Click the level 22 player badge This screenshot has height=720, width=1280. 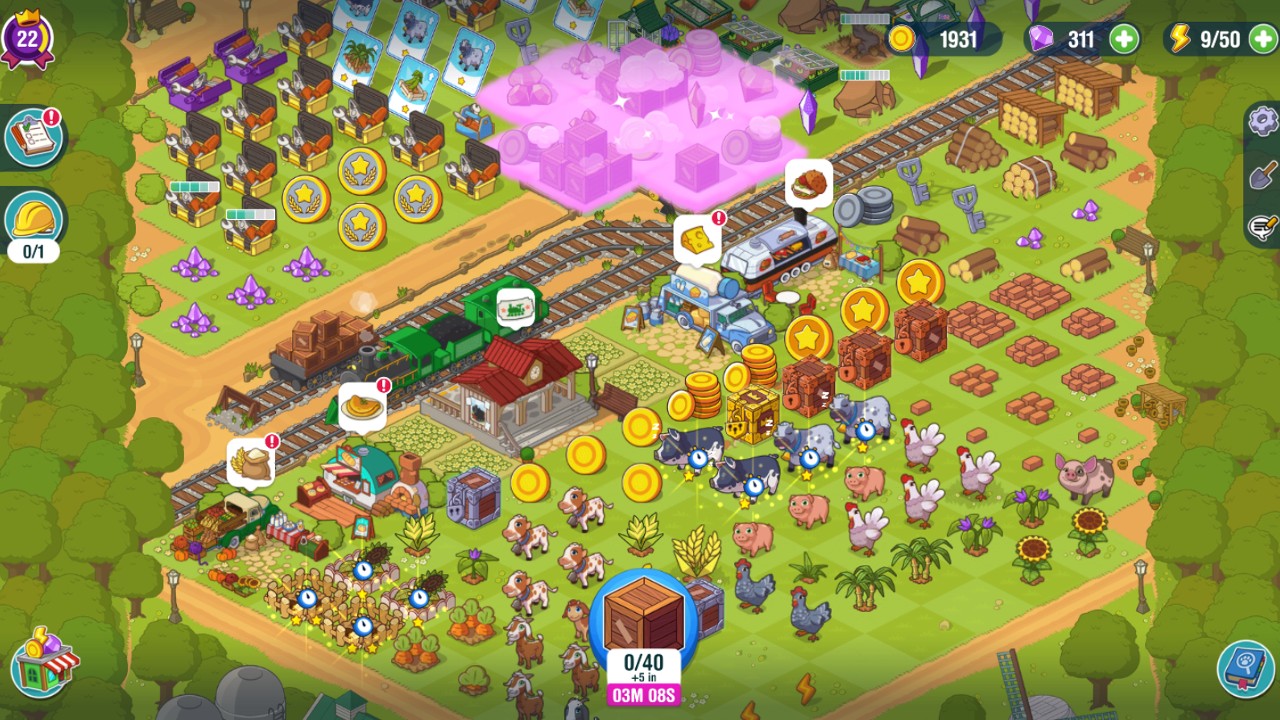click(x=27, y=38)
